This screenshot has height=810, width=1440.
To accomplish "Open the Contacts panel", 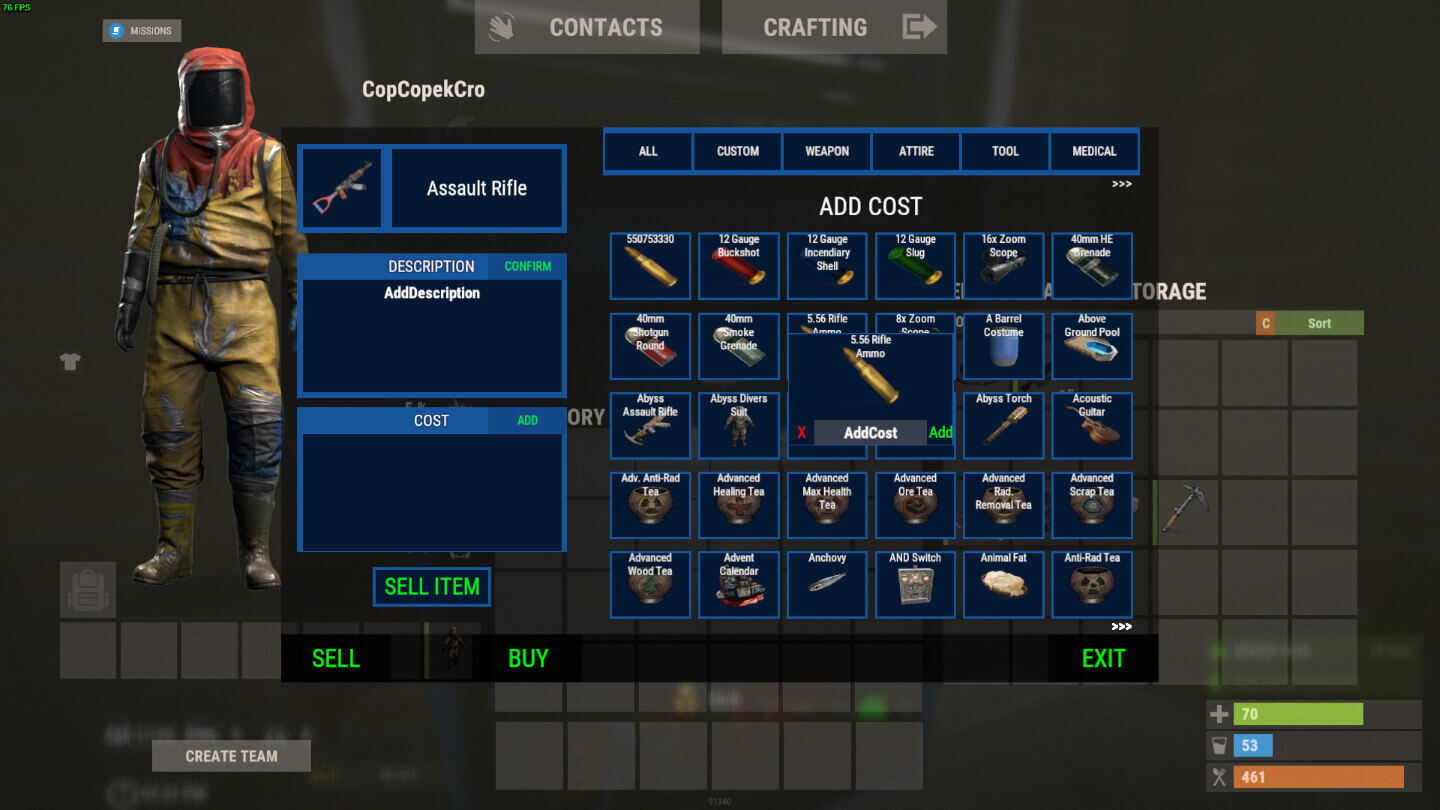I will click(586, 27).
